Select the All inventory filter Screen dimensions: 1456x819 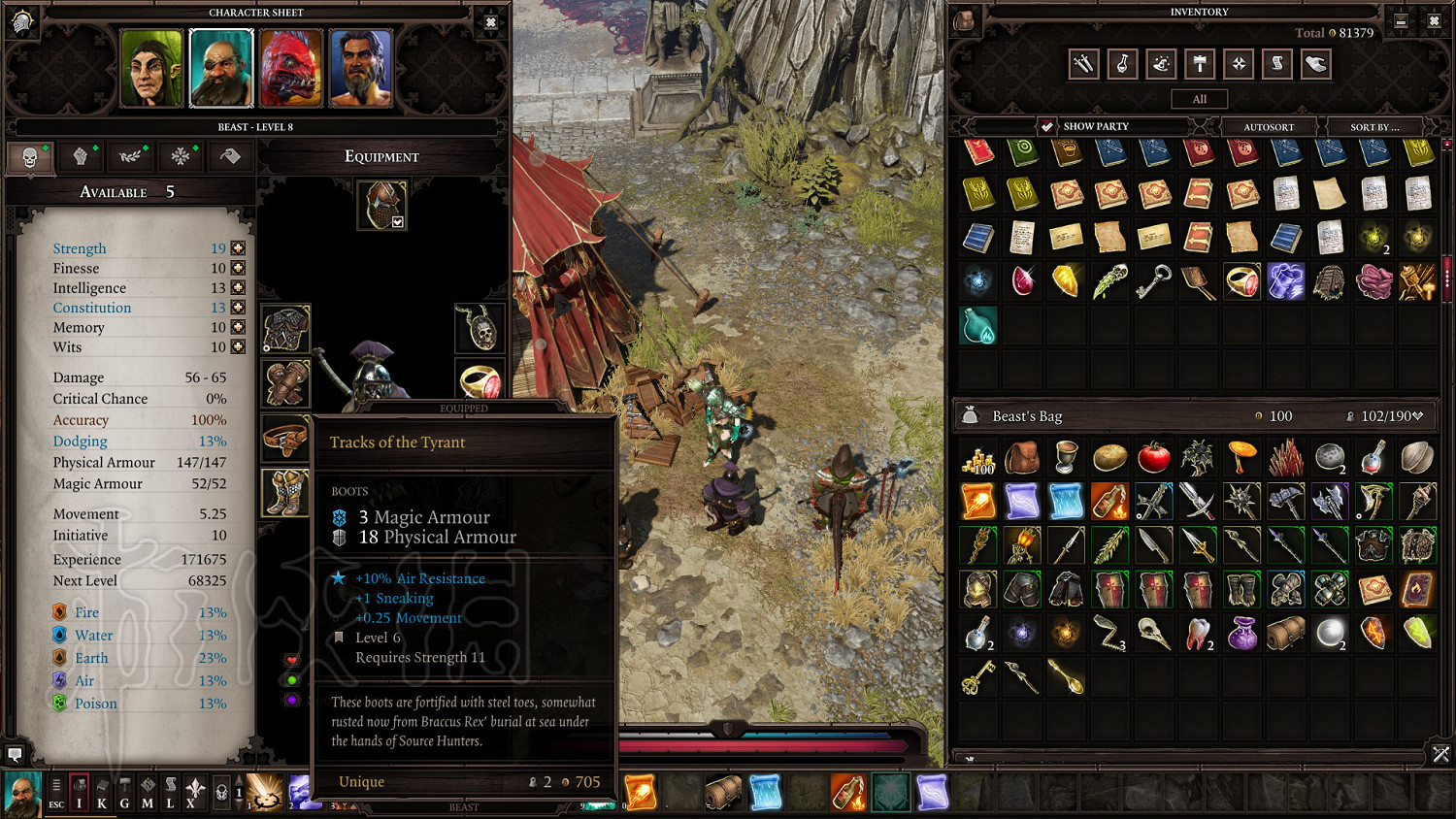click(x=1200, y=99)
